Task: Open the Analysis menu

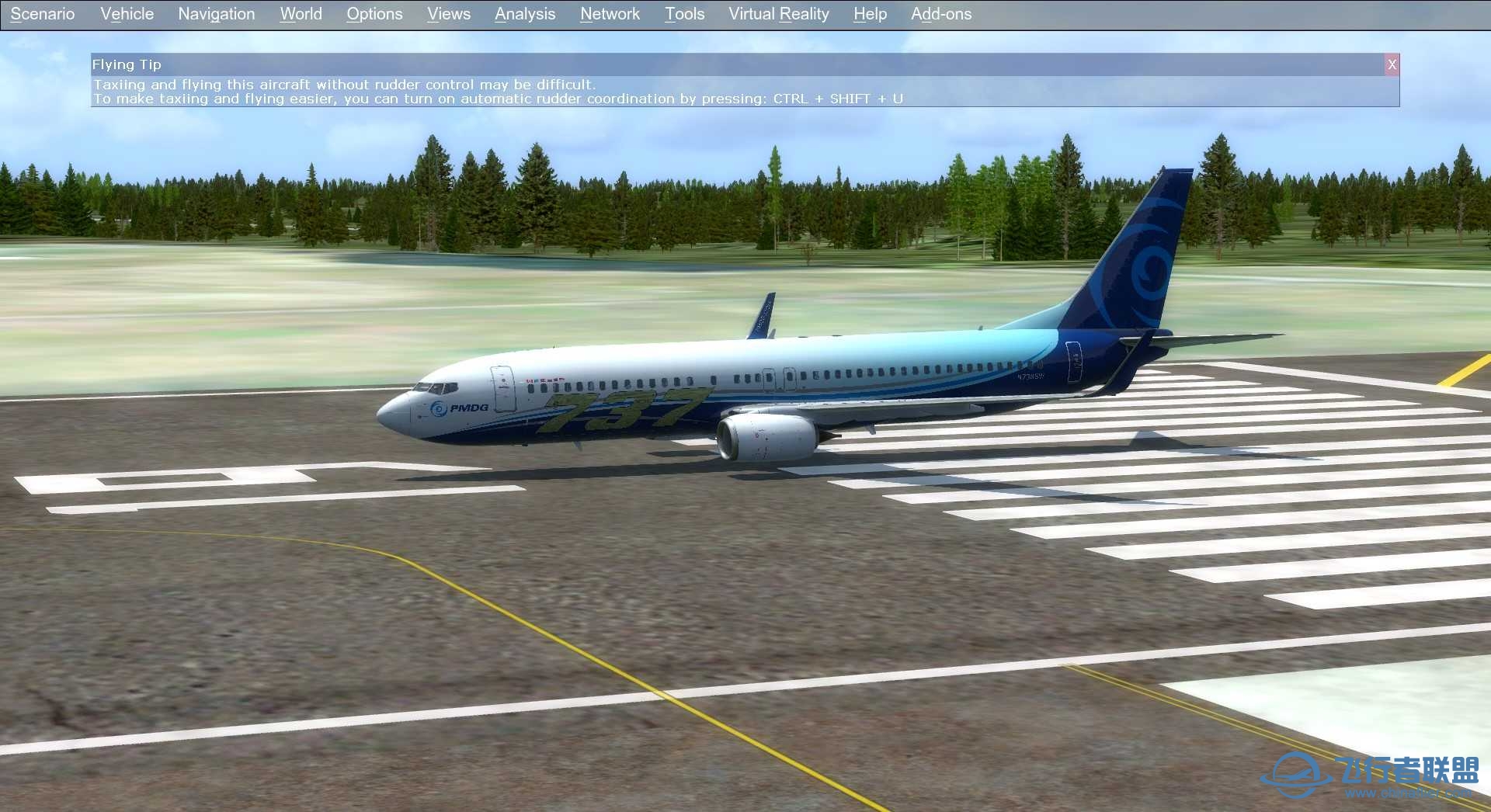Action: [524, 13]
